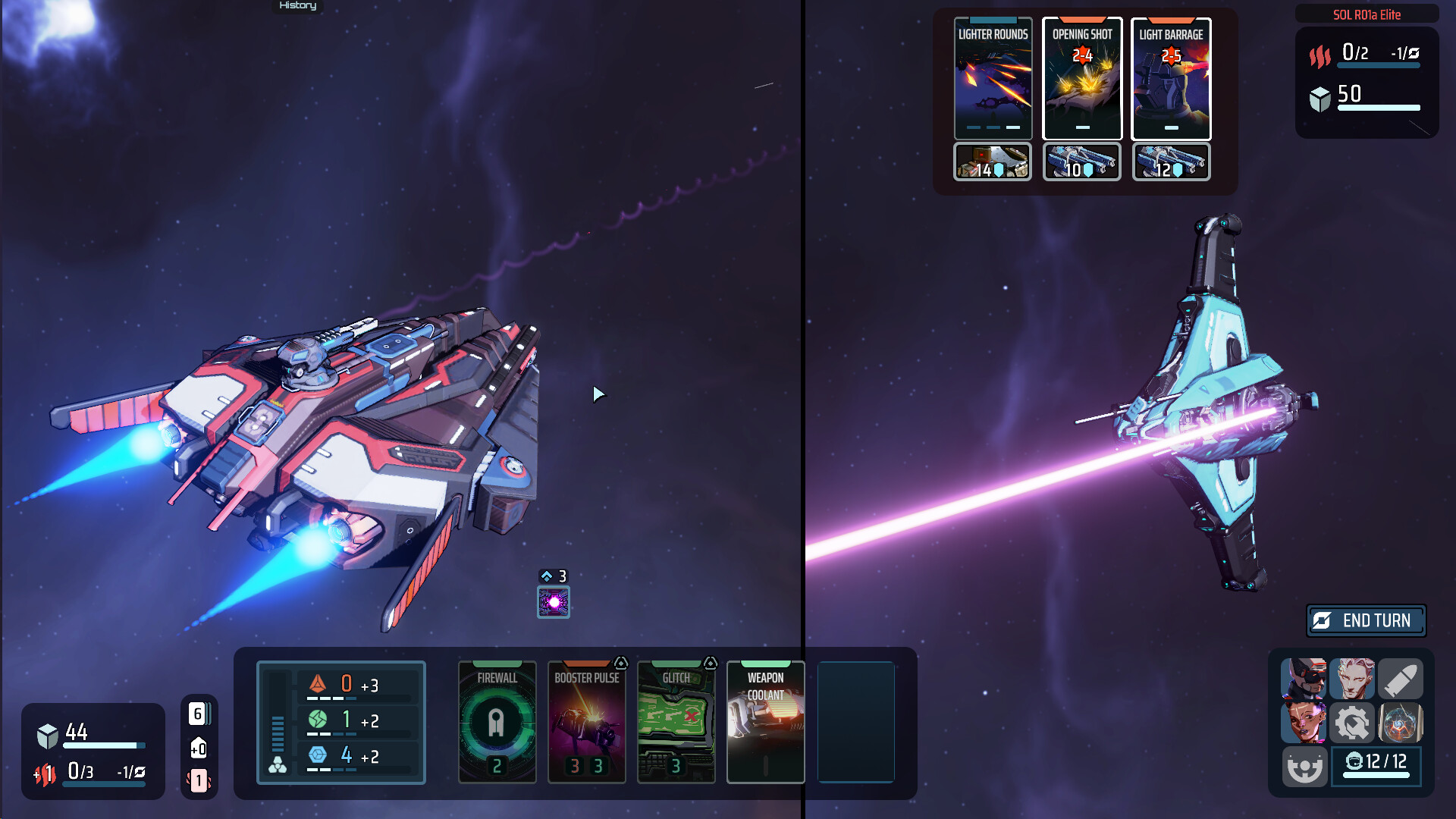Select the purple-haired crew member portrait
This screenshot has height=819, width=1456.
click(1304, 723)
